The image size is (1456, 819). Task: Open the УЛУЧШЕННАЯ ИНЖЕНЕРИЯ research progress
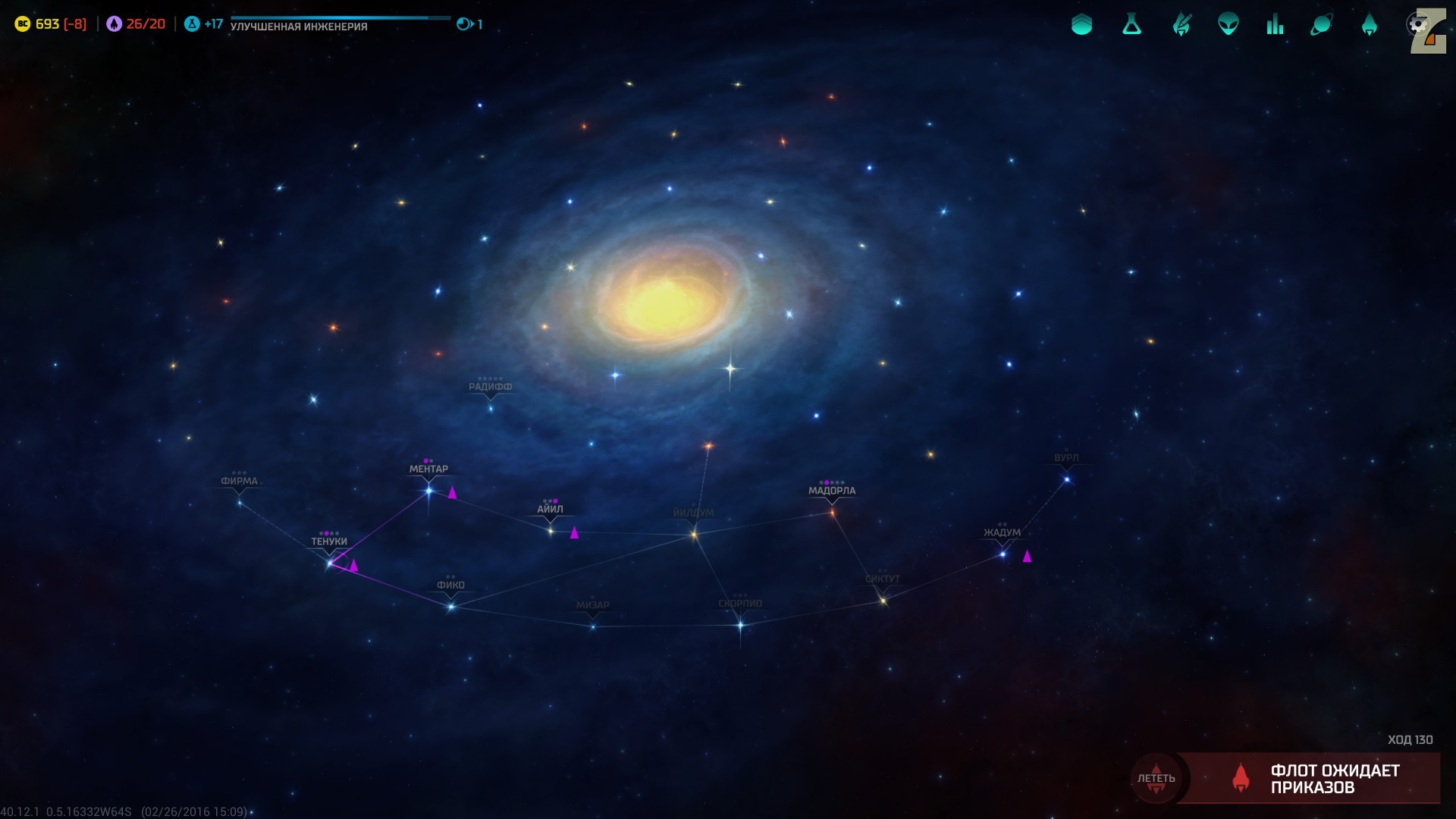[x=299, y=27]
